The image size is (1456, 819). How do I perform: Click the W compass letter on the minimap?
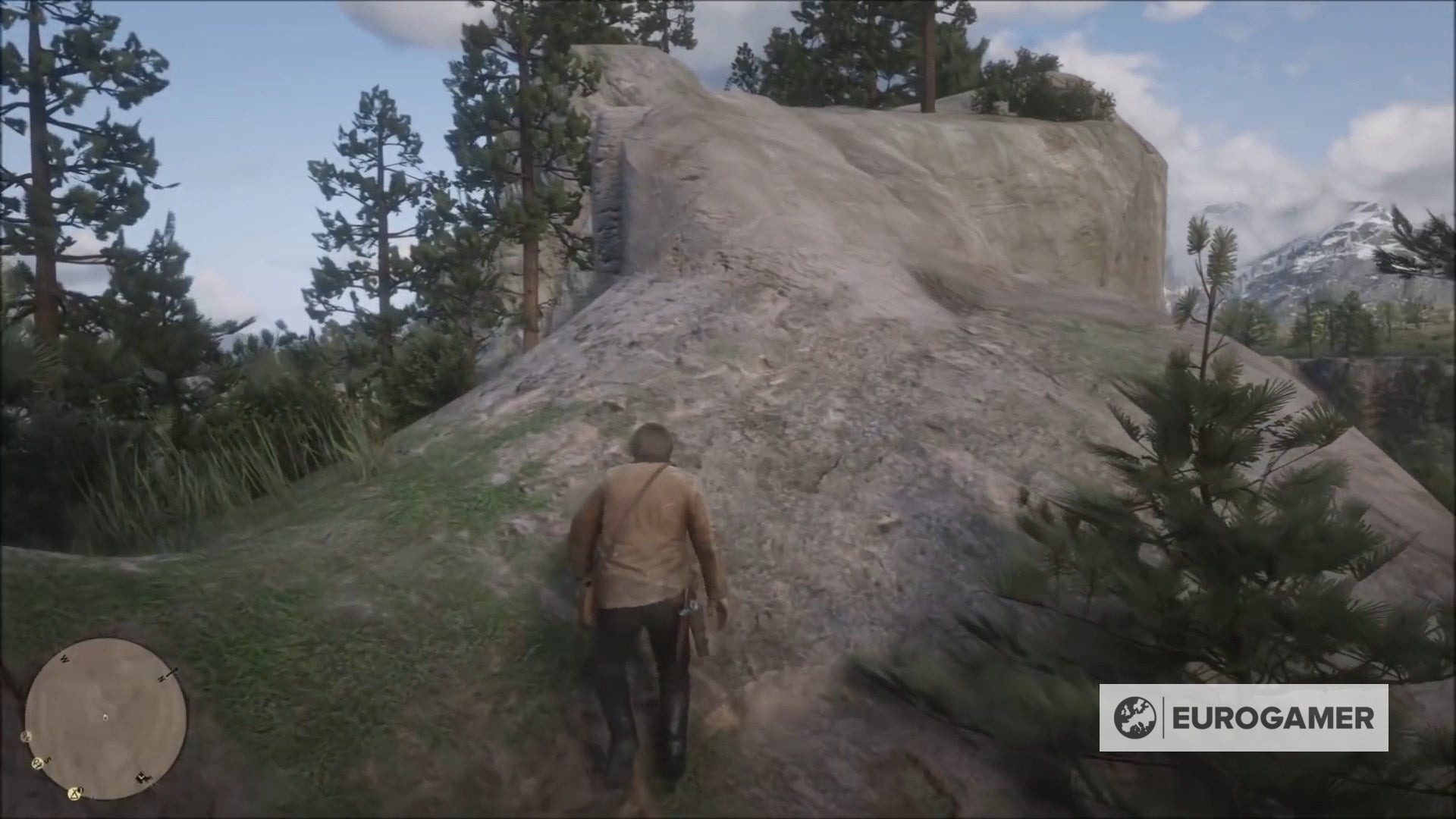(x=64, y=660)
